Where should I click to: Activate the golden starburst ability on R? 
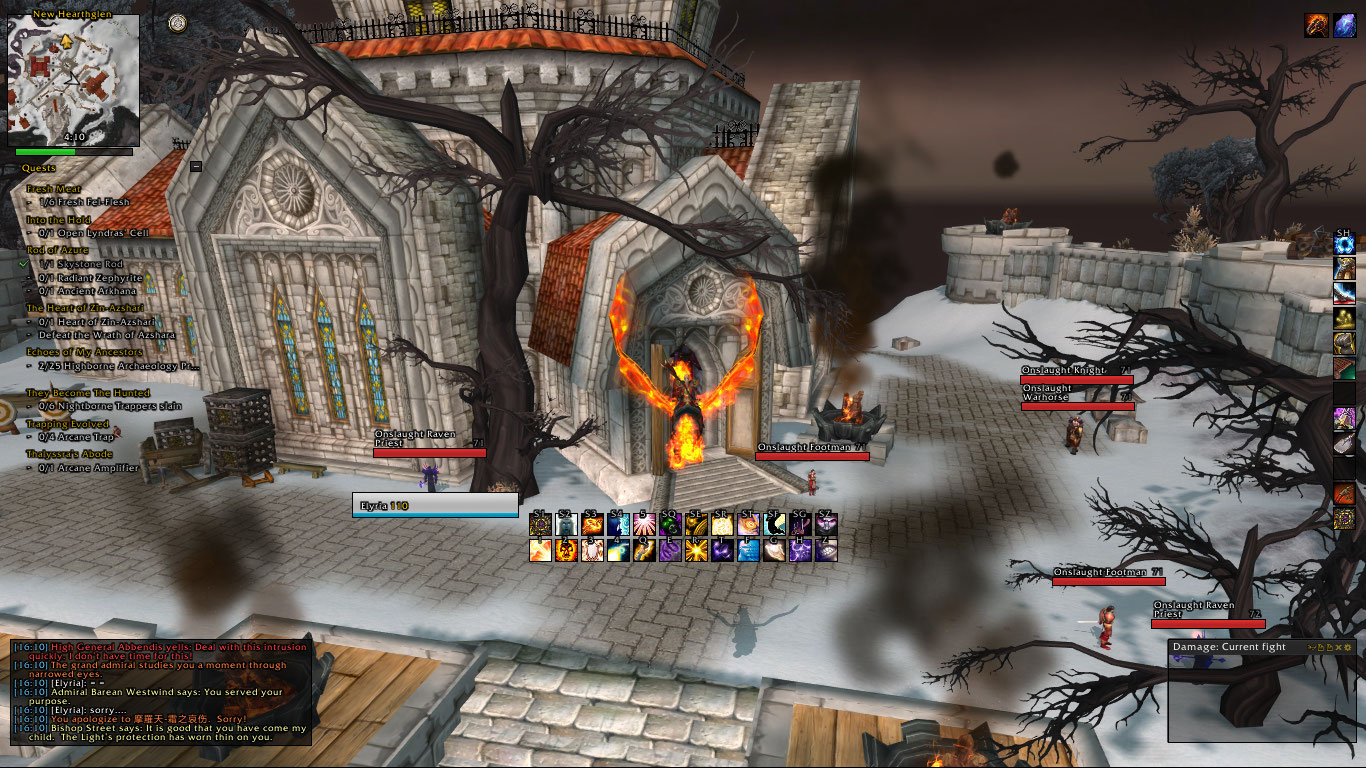[696, 549]
